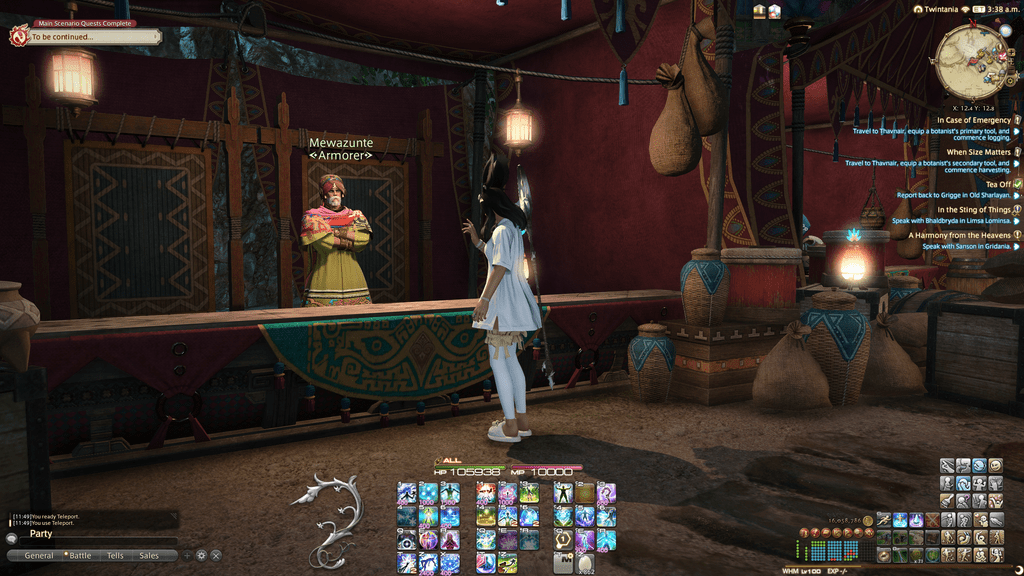Select the 'In Case of Emergency' quest
Screen dimensions: 1024x576
(973, 120)
